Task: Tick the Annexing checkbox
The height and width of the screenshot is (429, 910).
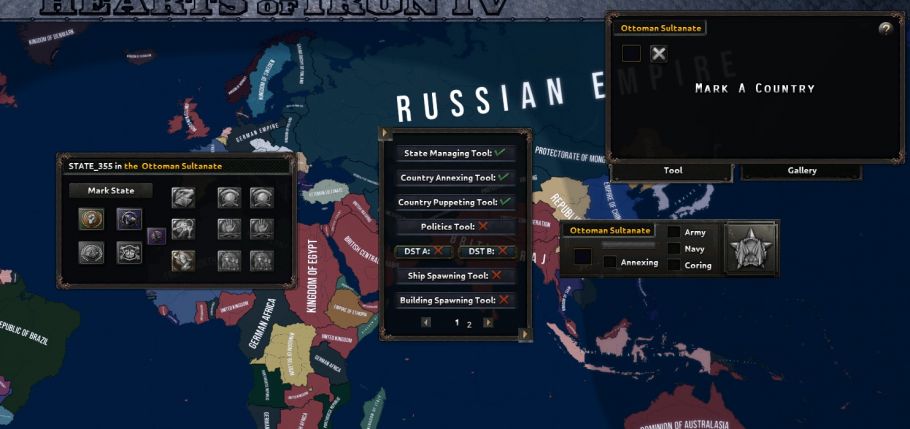Action: tap(610, 262)
